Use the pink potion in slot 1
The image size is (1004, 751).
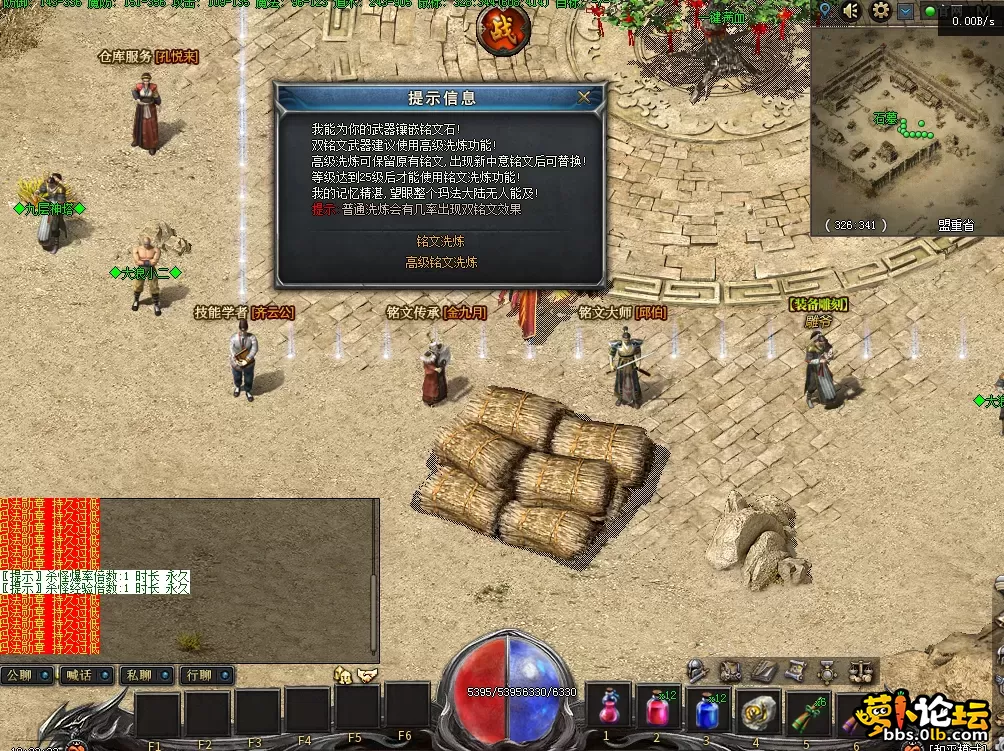pos(608,708)
